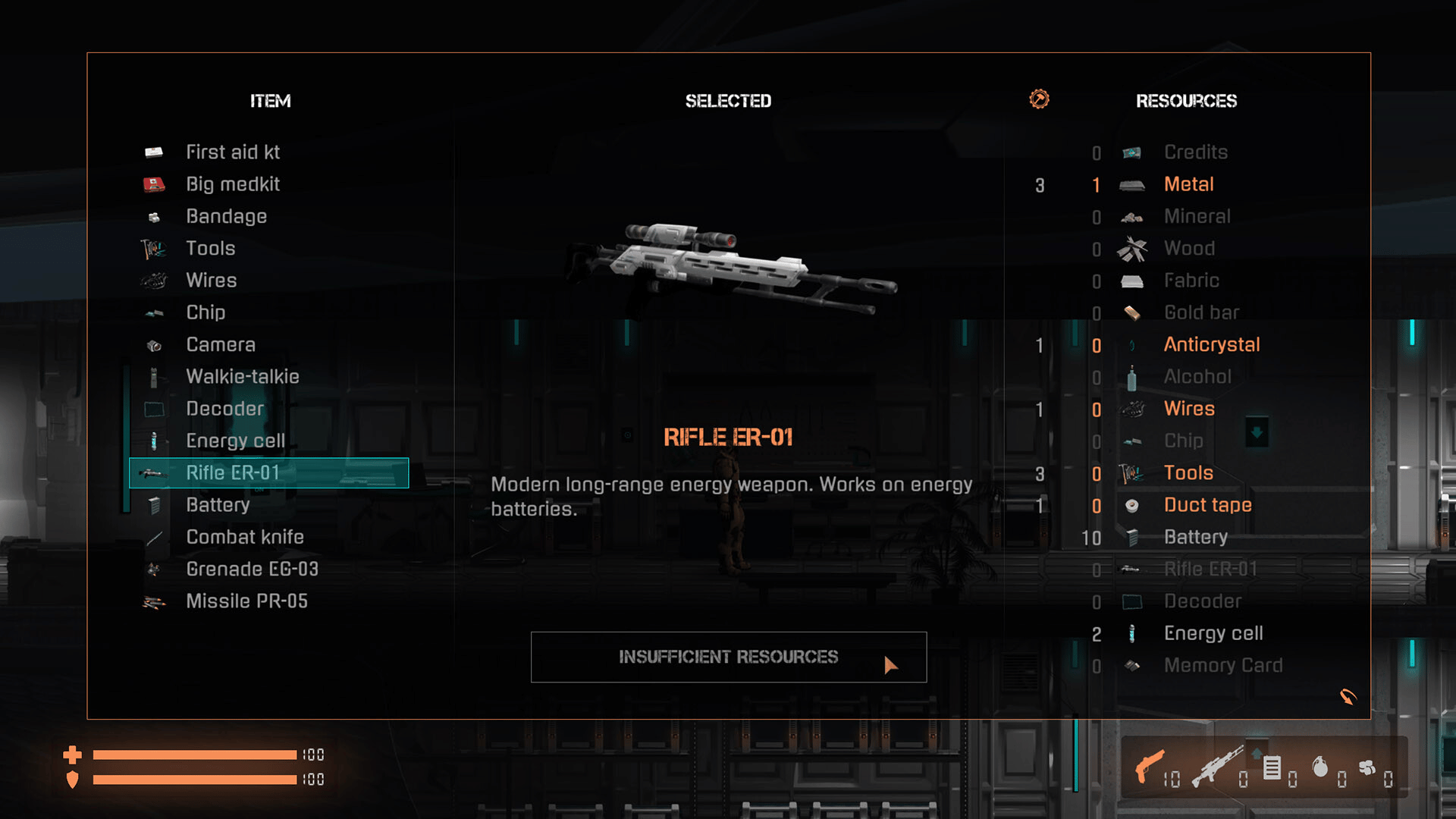Screen dimensions: 1456x819
Task: Select the orange pistol weapon slot
Action: [x=1150, y=767]
